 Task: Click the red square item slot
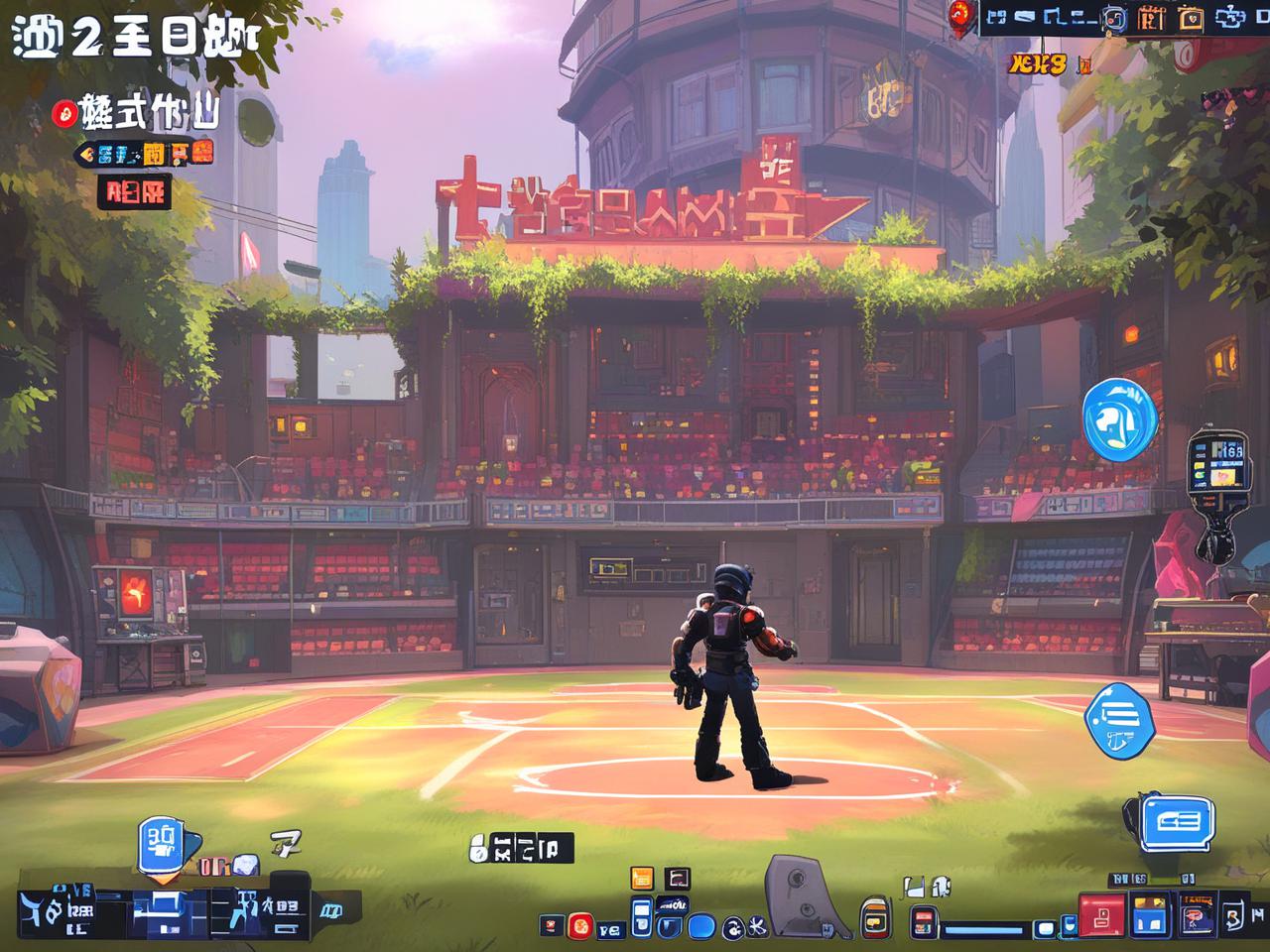pos(1101,915)
